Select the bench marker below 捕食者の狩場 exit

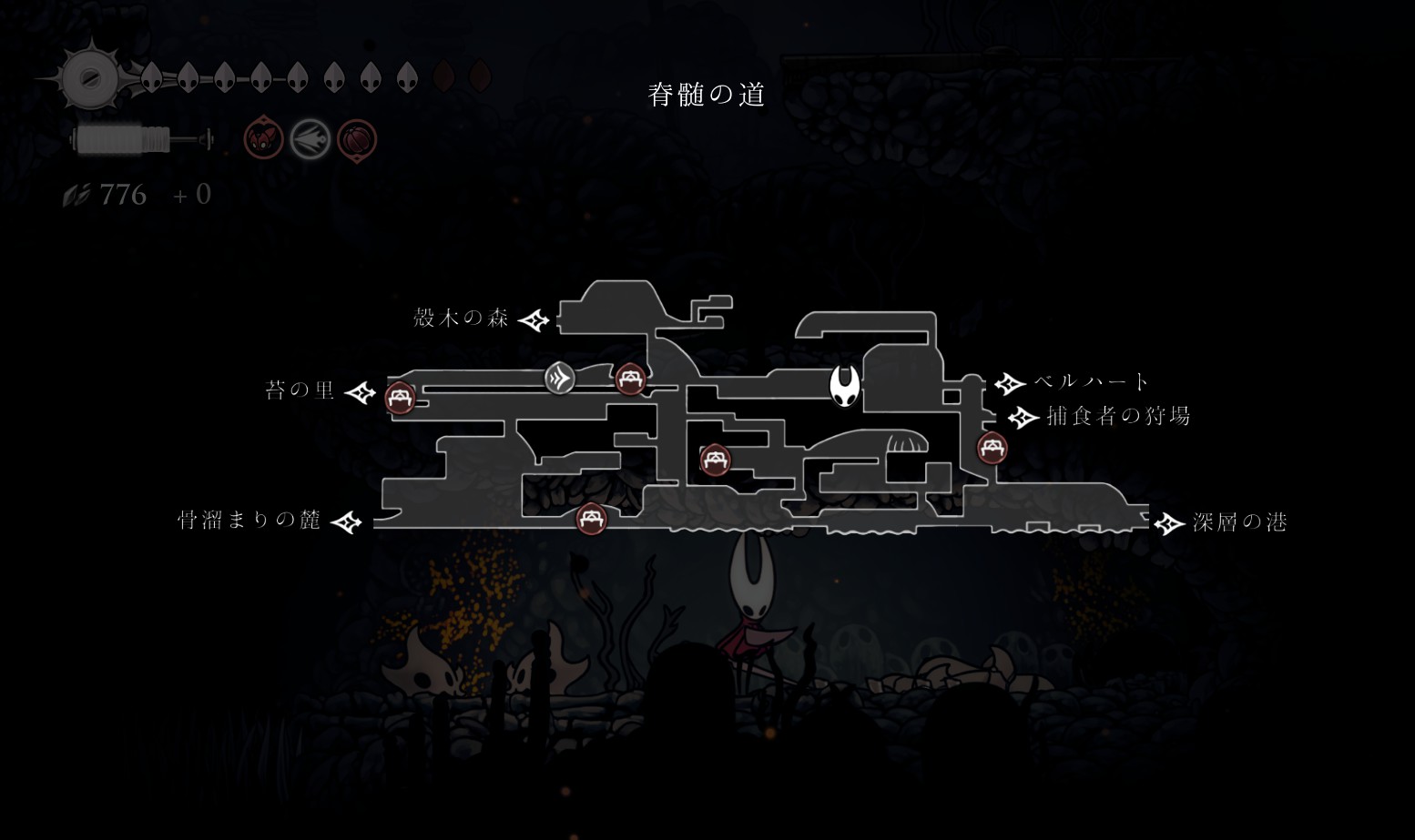click(992, 448)
